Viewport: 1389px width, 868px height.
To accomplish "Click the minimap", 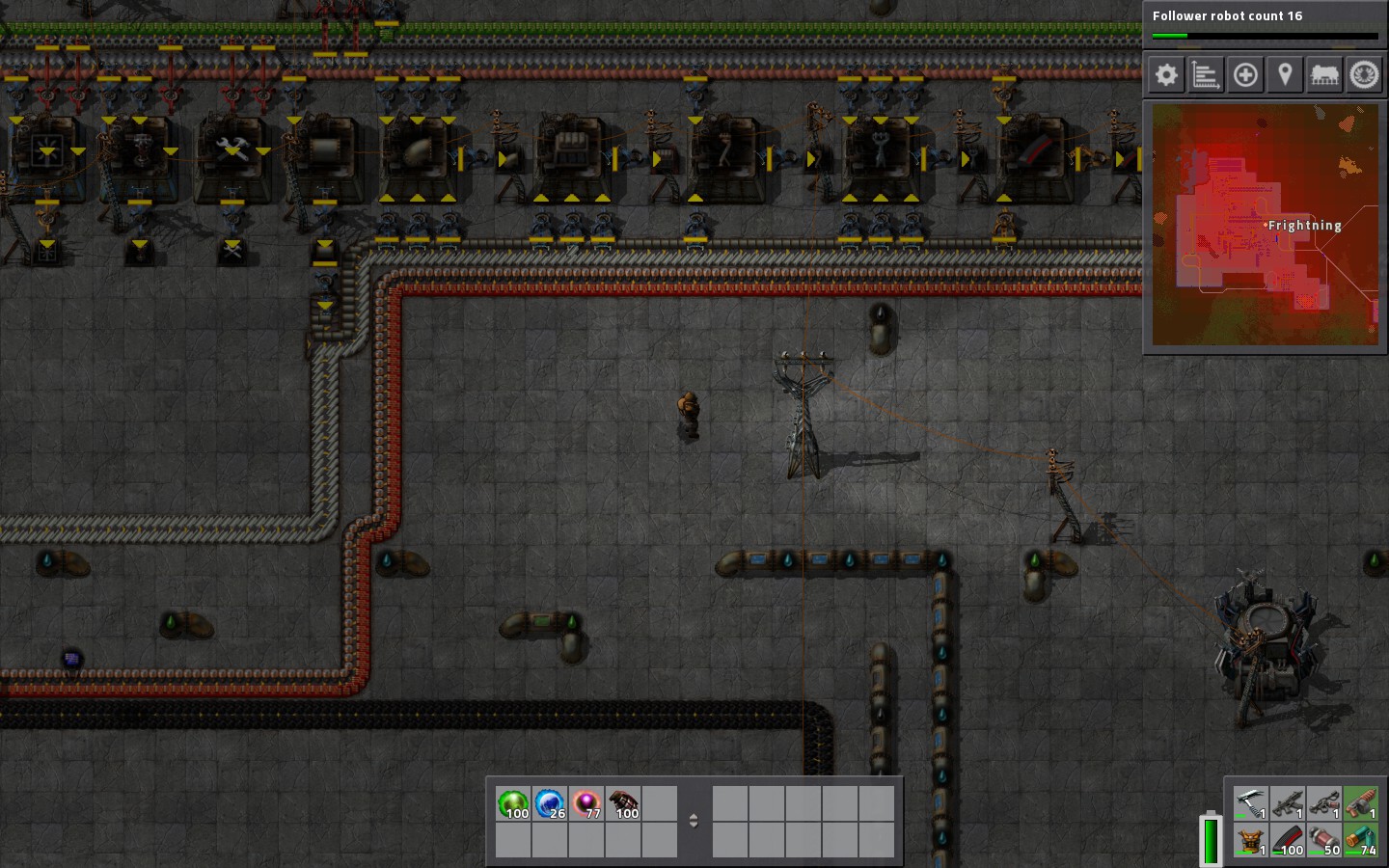I will click(1265, 224).
